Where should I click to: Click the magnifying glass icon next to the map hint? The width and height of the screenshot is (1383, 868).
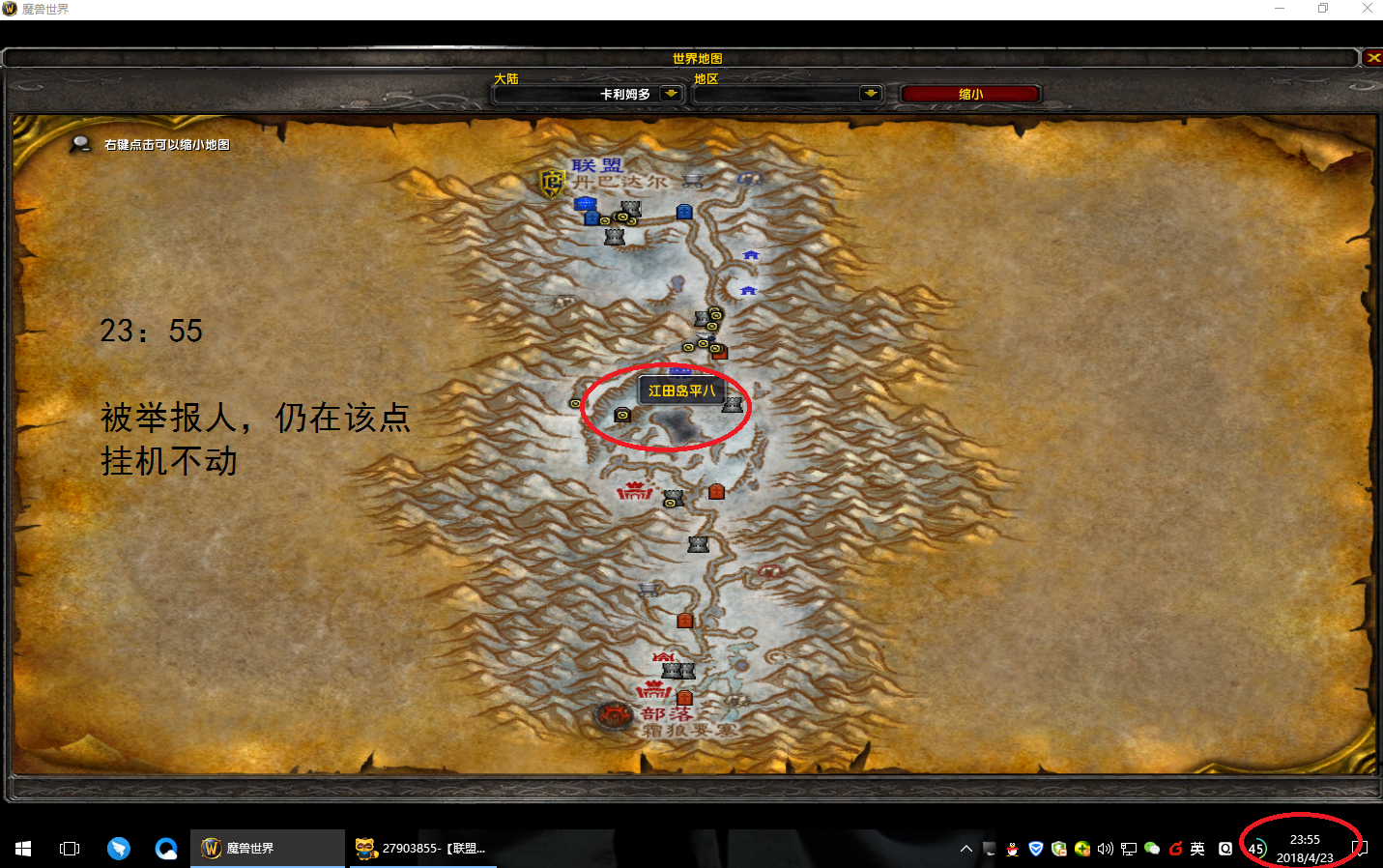[x=81, y=143]
